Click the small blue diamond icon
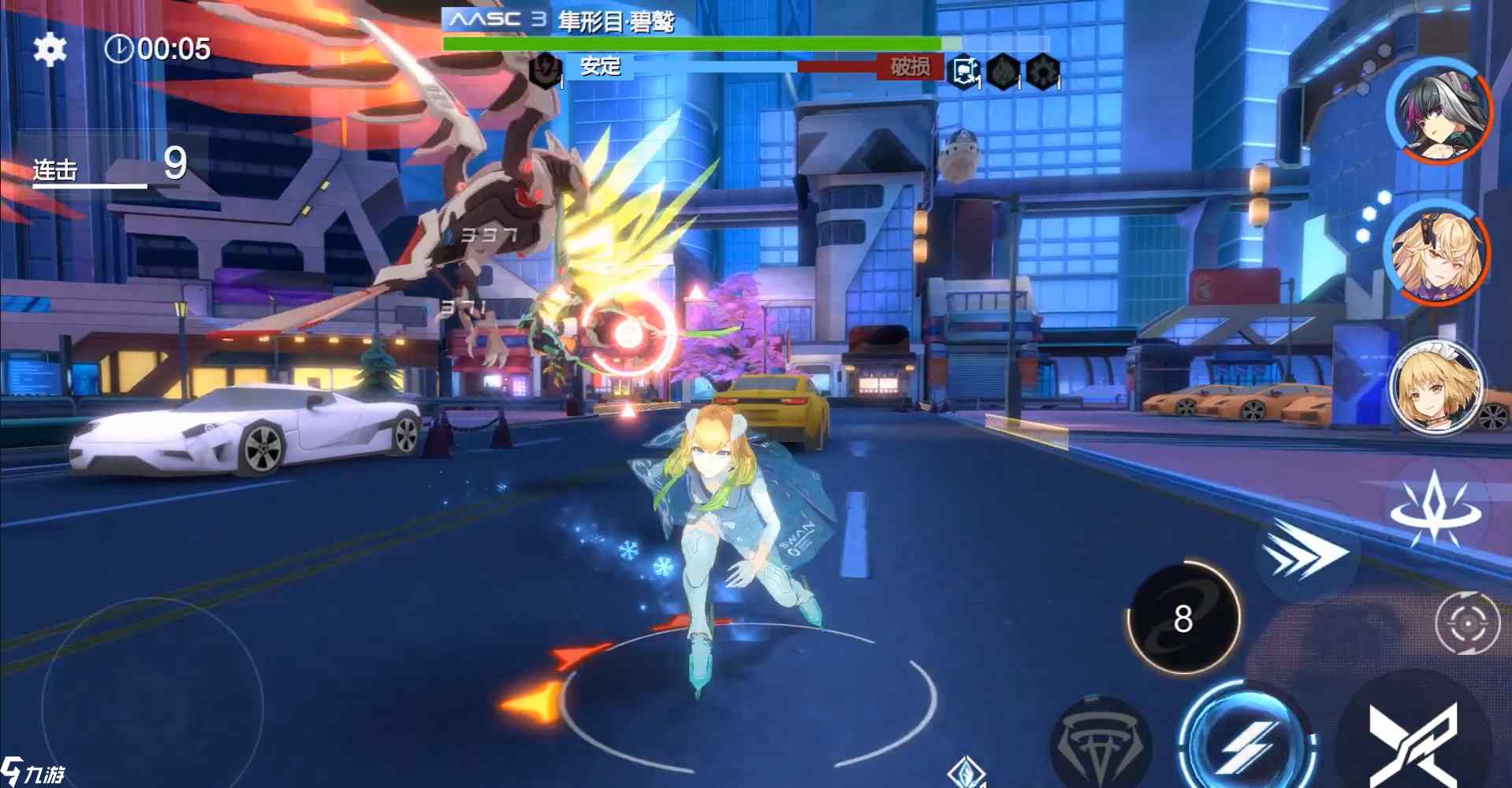 tap(967, 772)
